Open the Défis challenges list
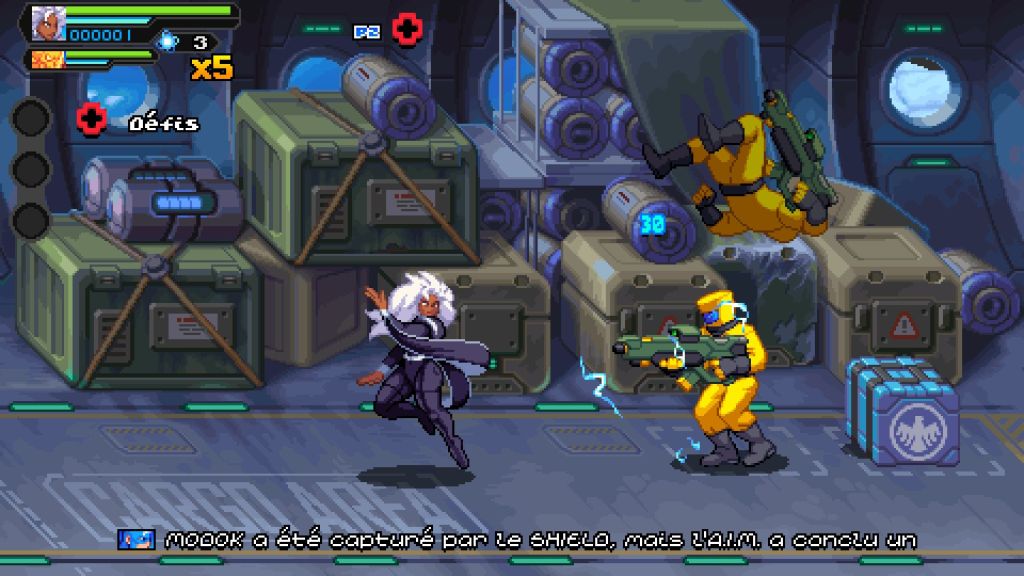The image size is (1024, 576). 163,124
